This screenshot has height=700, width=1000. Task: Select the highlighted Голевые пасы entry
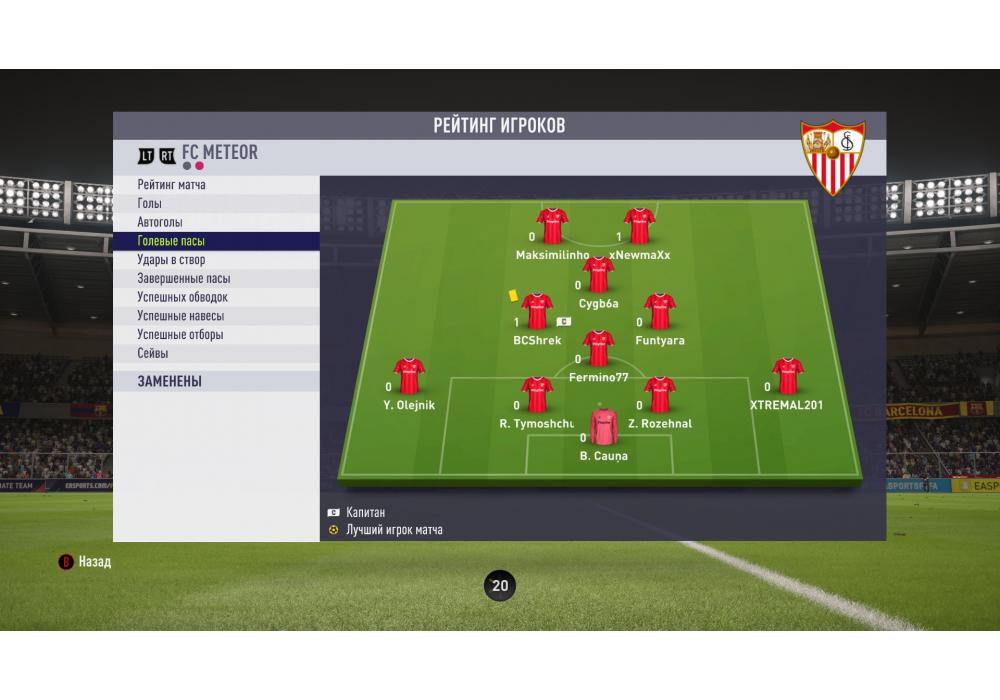point(171,241)
